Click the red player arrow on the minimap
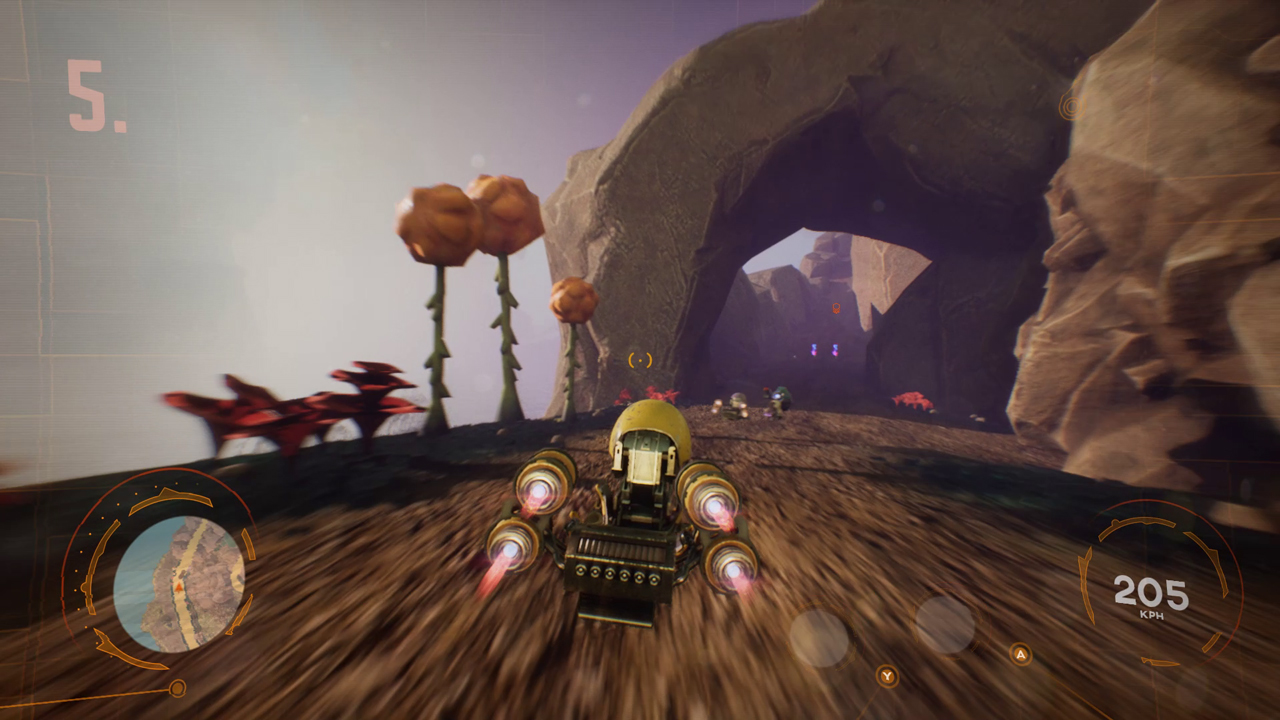This screenshot has height=720, width=1280. (x=178, y=588)
